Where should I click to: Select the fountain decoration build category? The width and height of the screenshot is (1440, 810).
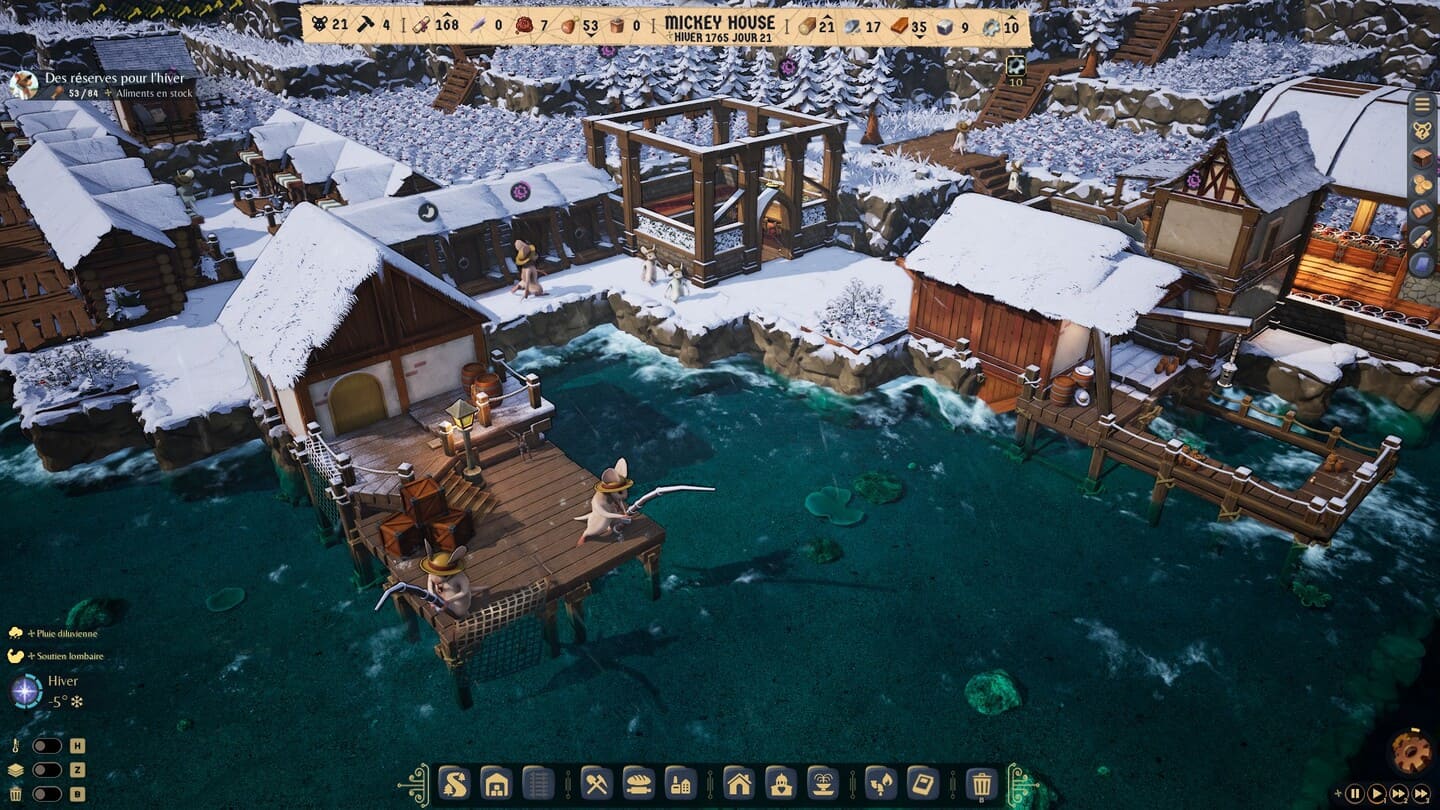(x=822, y=782)
